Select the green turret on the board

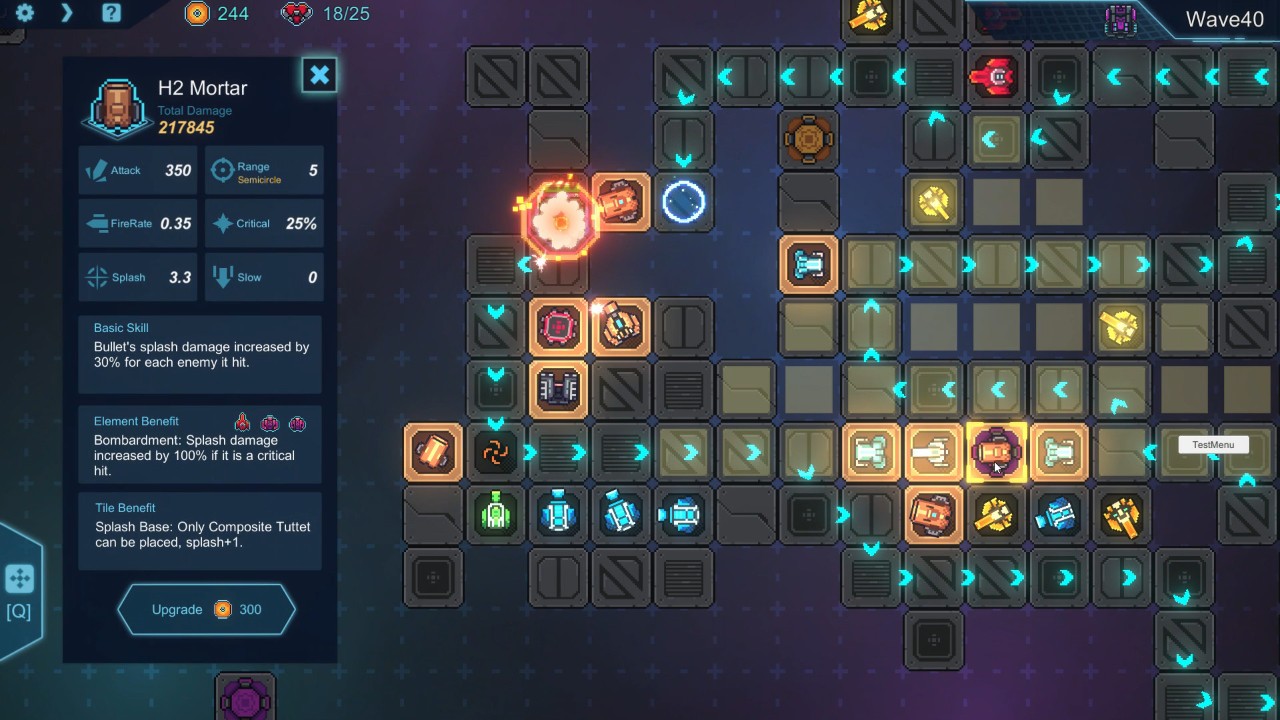496,515
